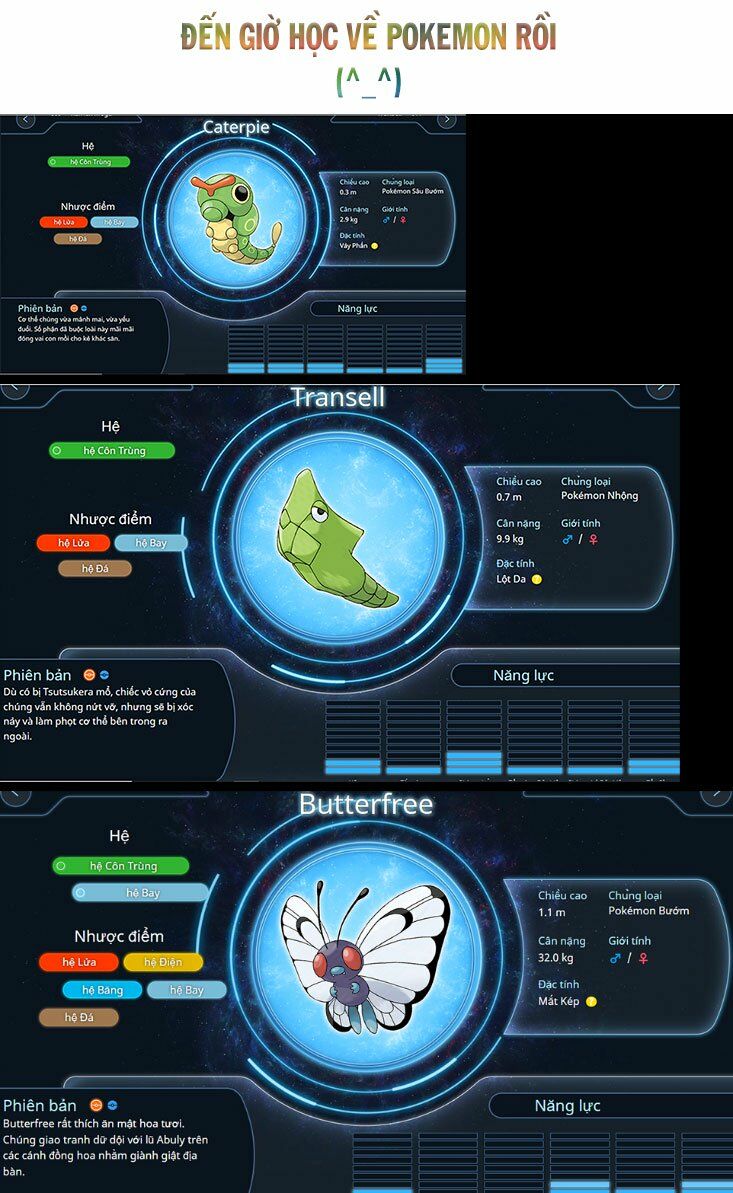Pick the orange Phiên bản icon for Butterfree
Viewport: 733px width, 1193px height.
pos(96,1105)
